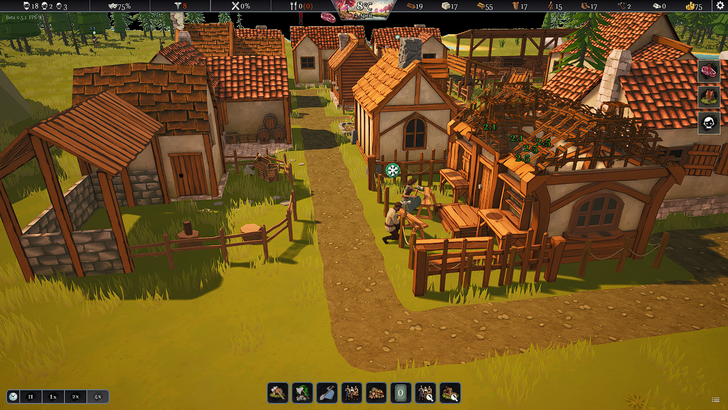Select the shovel terrain tool
This screenshot has height=410, width=728.
coord(328,393)
